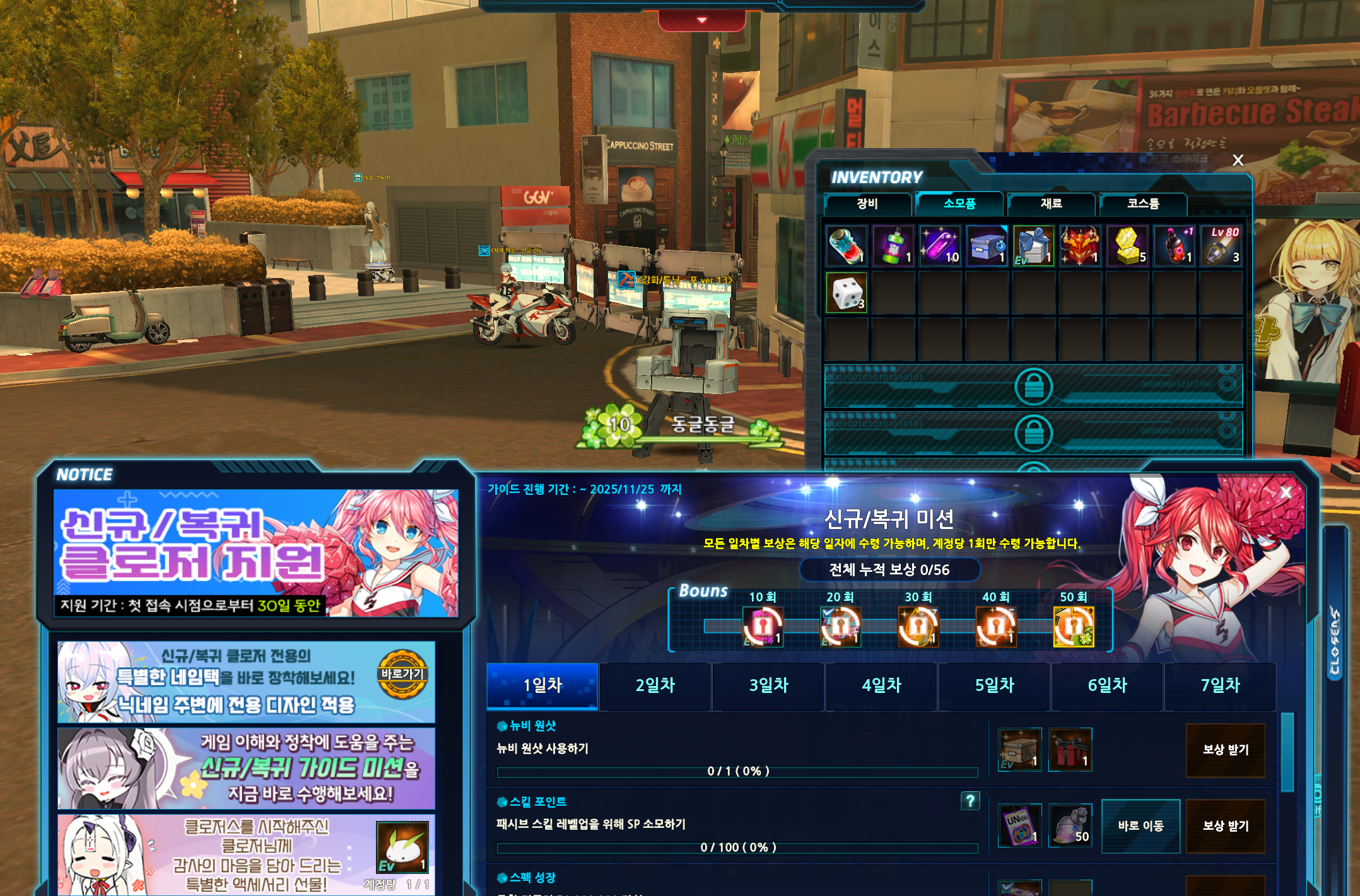Switch to the 2일차 mission tab

pyautogui.click(x=655, y=685)
